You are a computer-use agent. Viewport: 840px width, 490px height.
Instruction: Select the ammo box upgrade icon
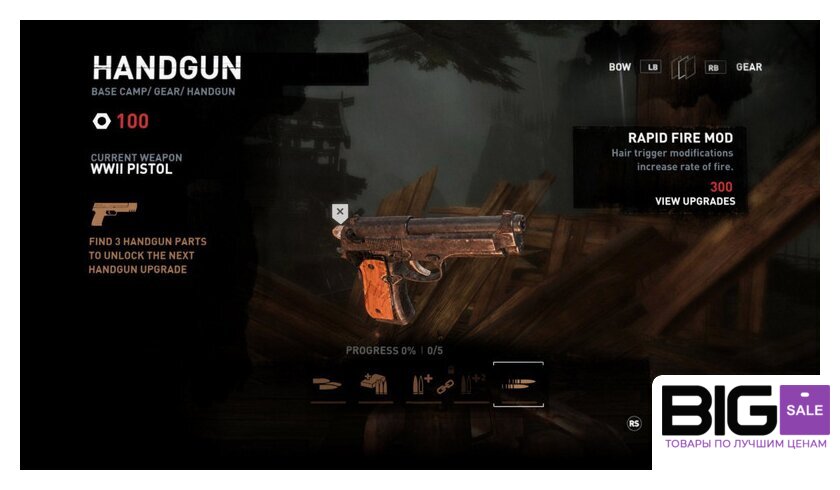[x=375, y=385]
